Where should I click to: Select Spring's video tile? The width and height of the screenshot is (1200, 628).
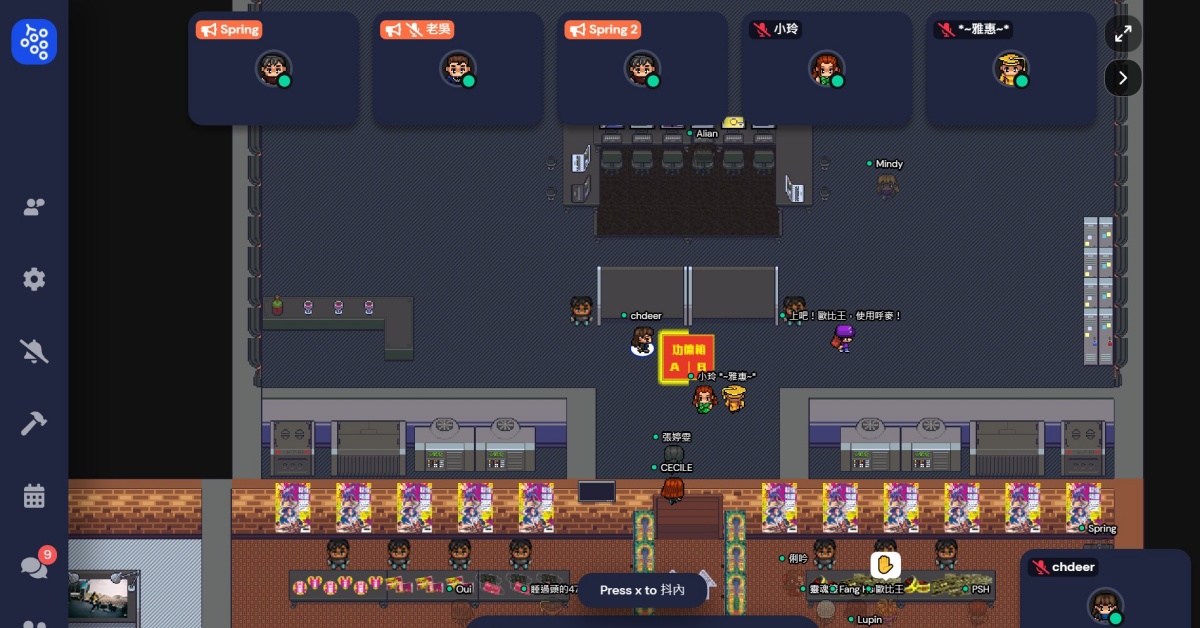273,68
